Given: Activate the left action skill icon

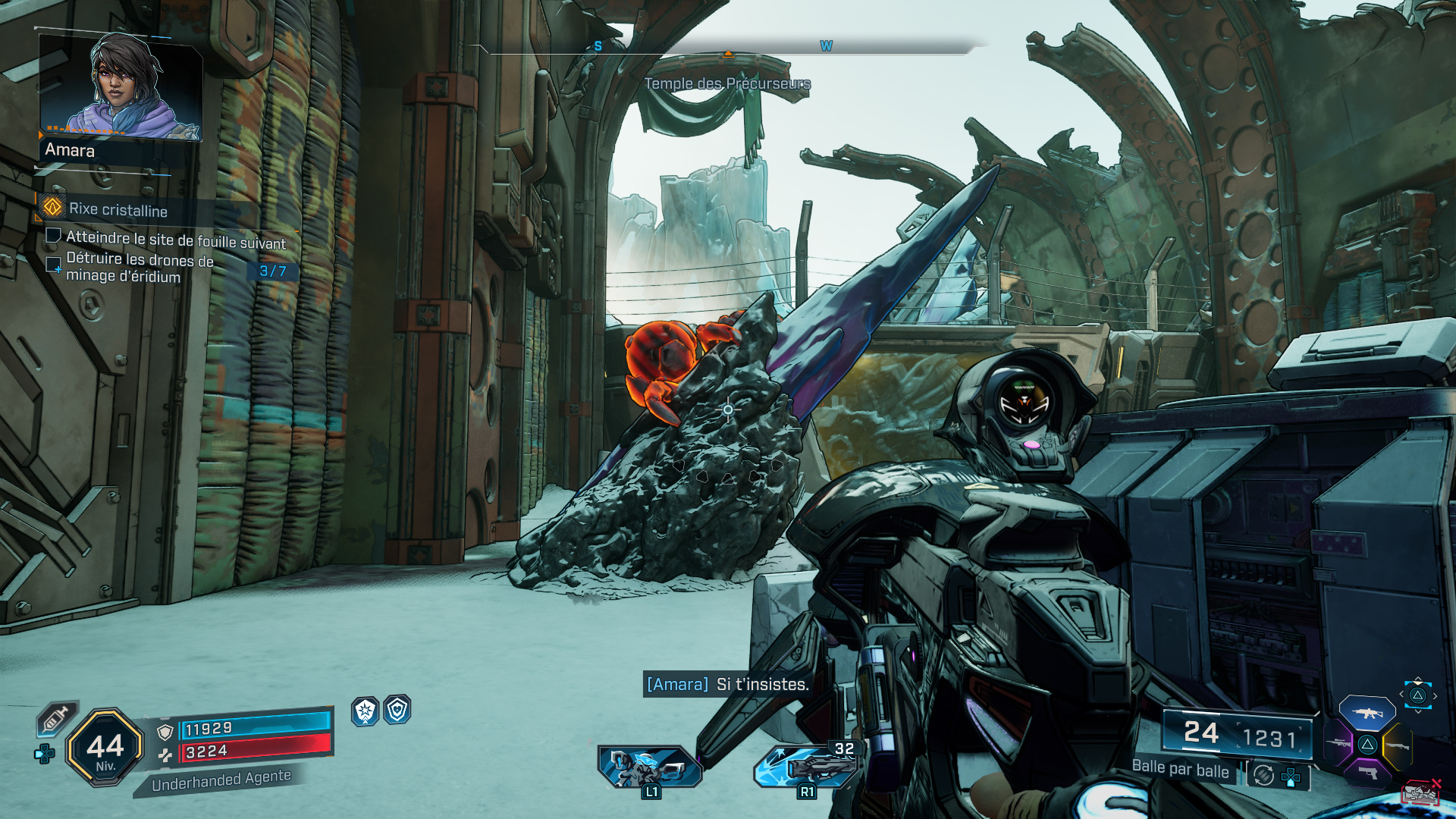Looking at the screenshot, I should coord(649,767).
